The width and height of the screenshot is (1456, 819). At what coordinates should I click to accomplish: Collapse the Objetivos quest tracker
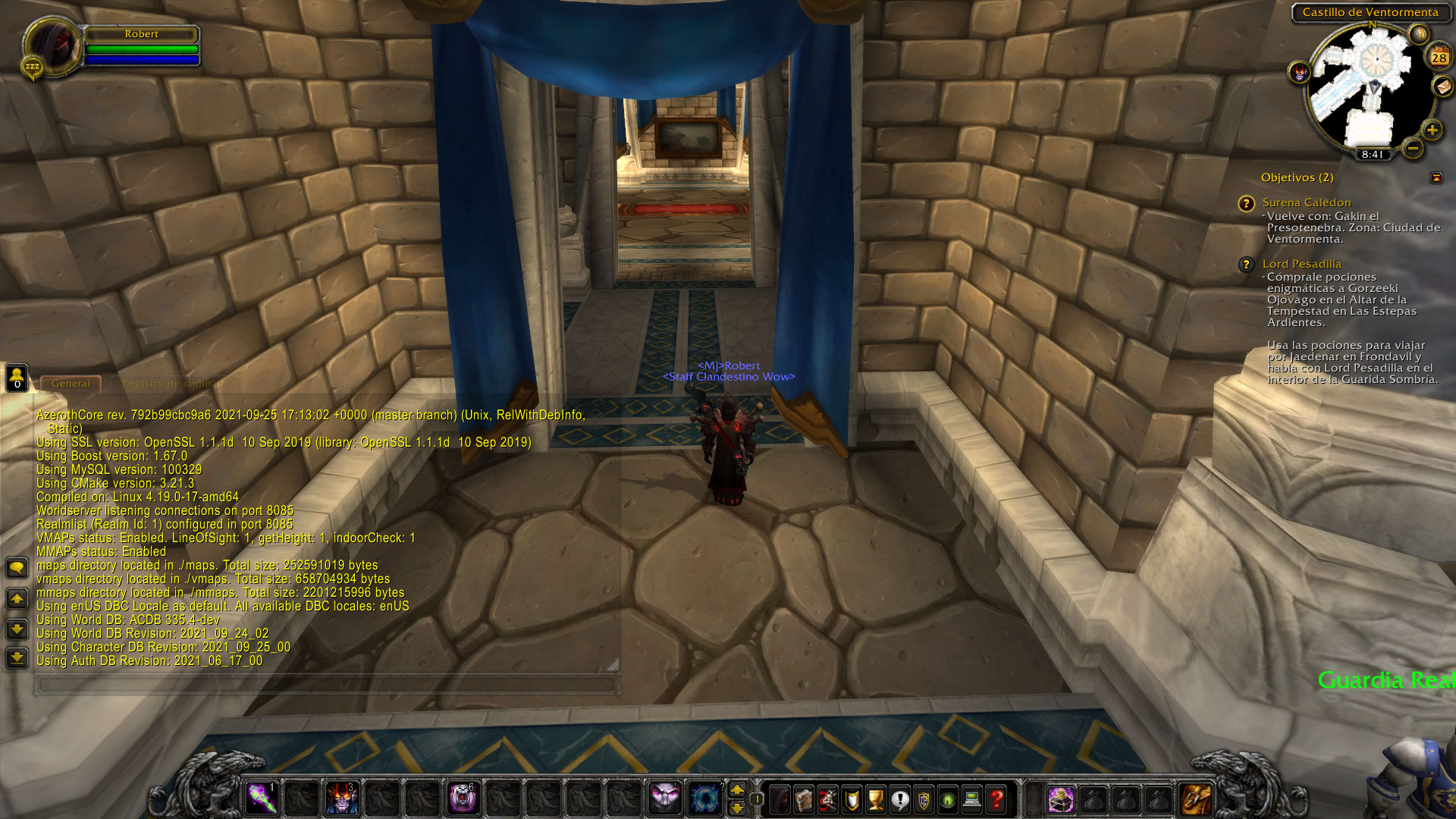1437,177
